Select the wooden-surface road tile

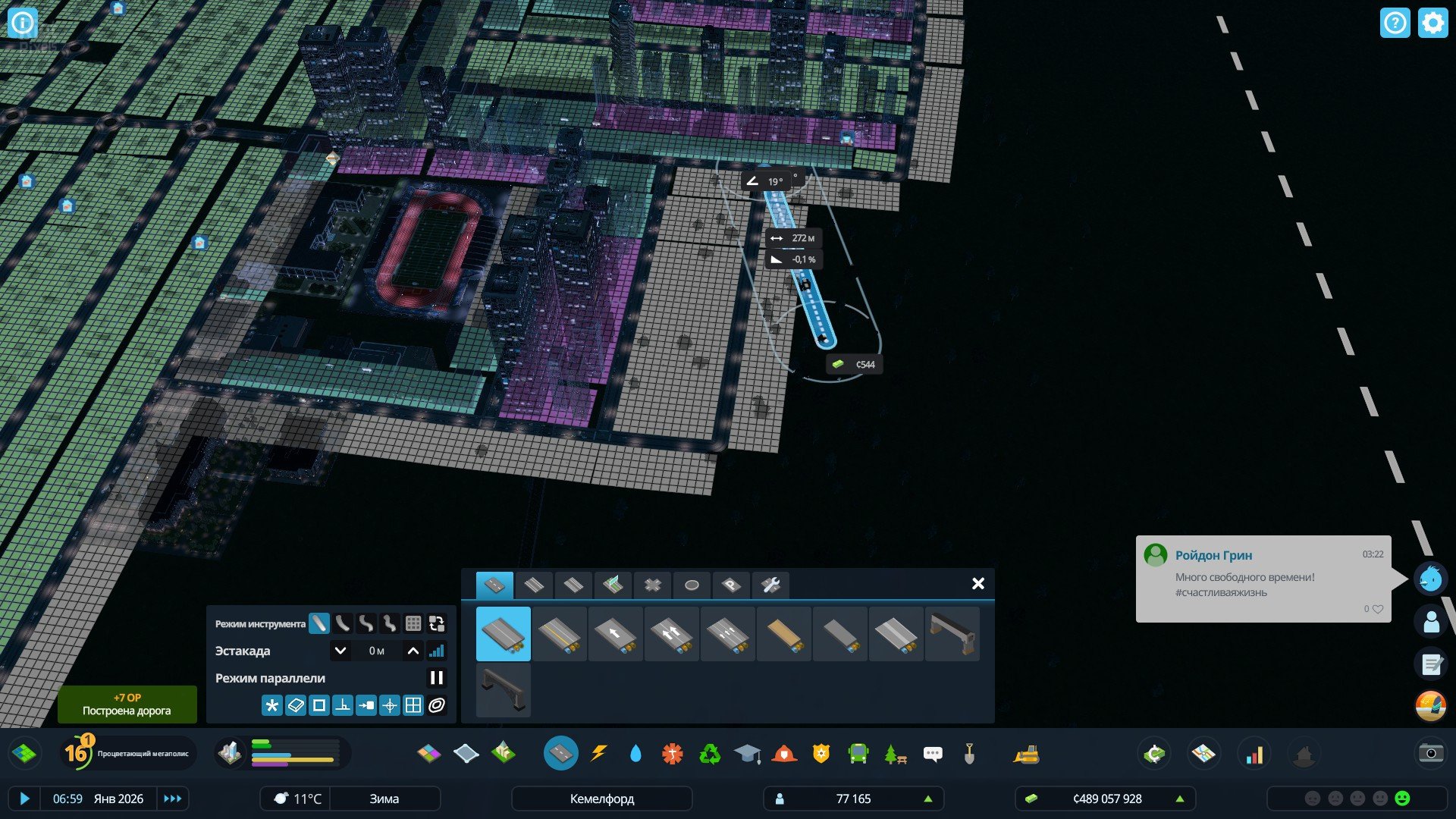coord(783,634)
